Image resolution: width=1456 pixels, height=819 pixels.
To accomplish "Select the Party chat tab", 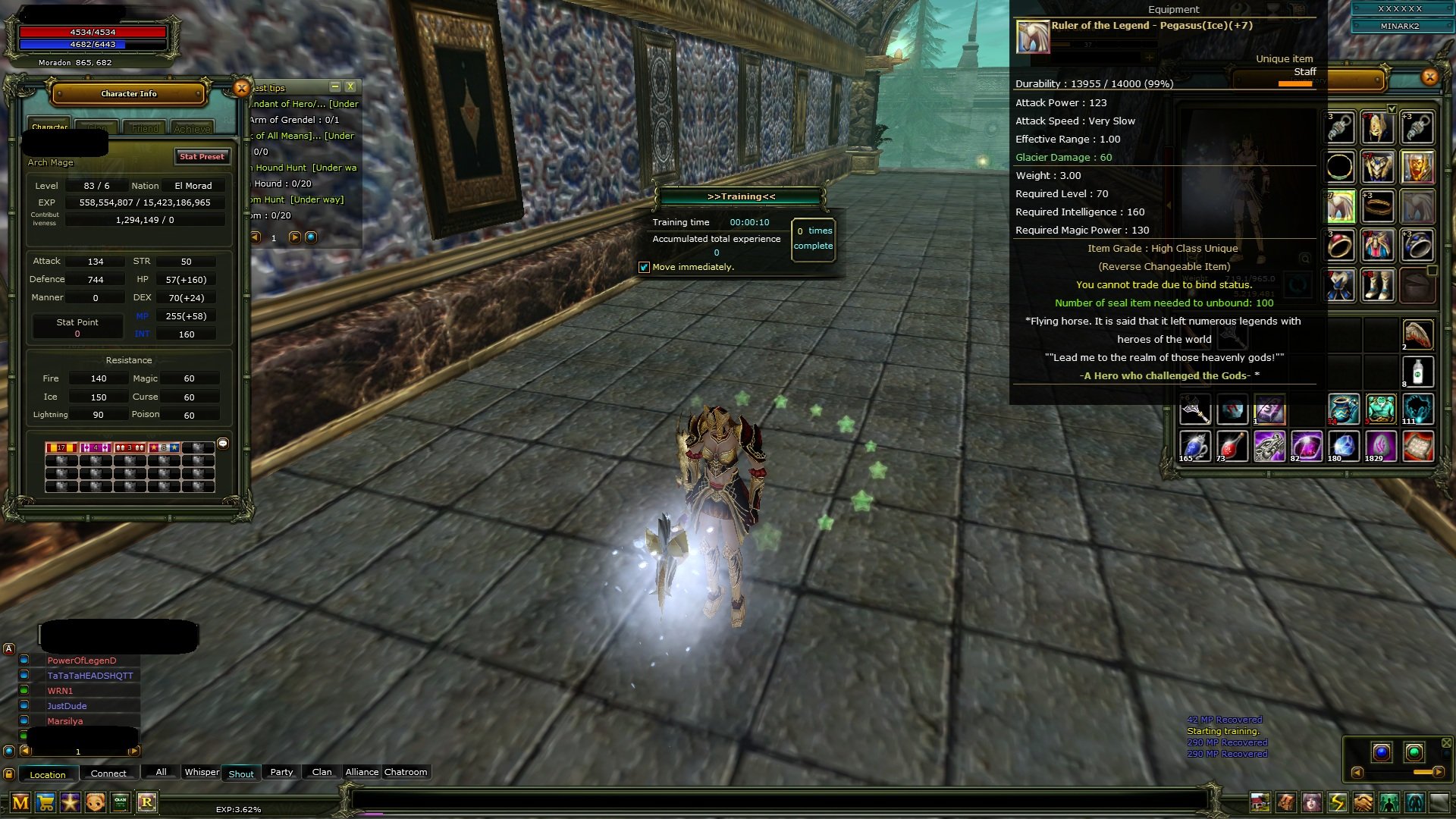I will [x=281, y=772].
